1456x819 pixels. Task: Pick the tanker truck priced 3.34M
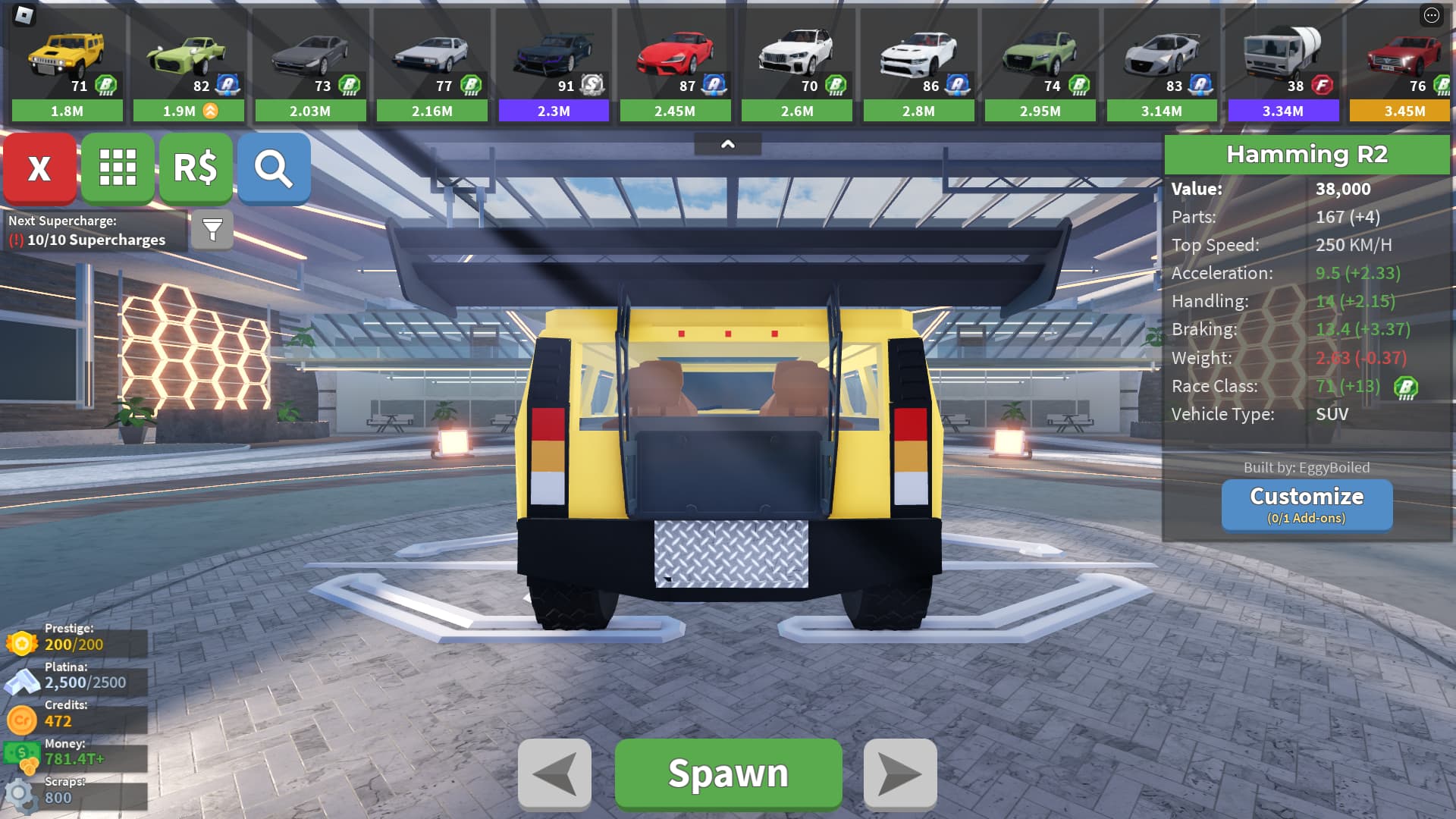(1283, 64)
